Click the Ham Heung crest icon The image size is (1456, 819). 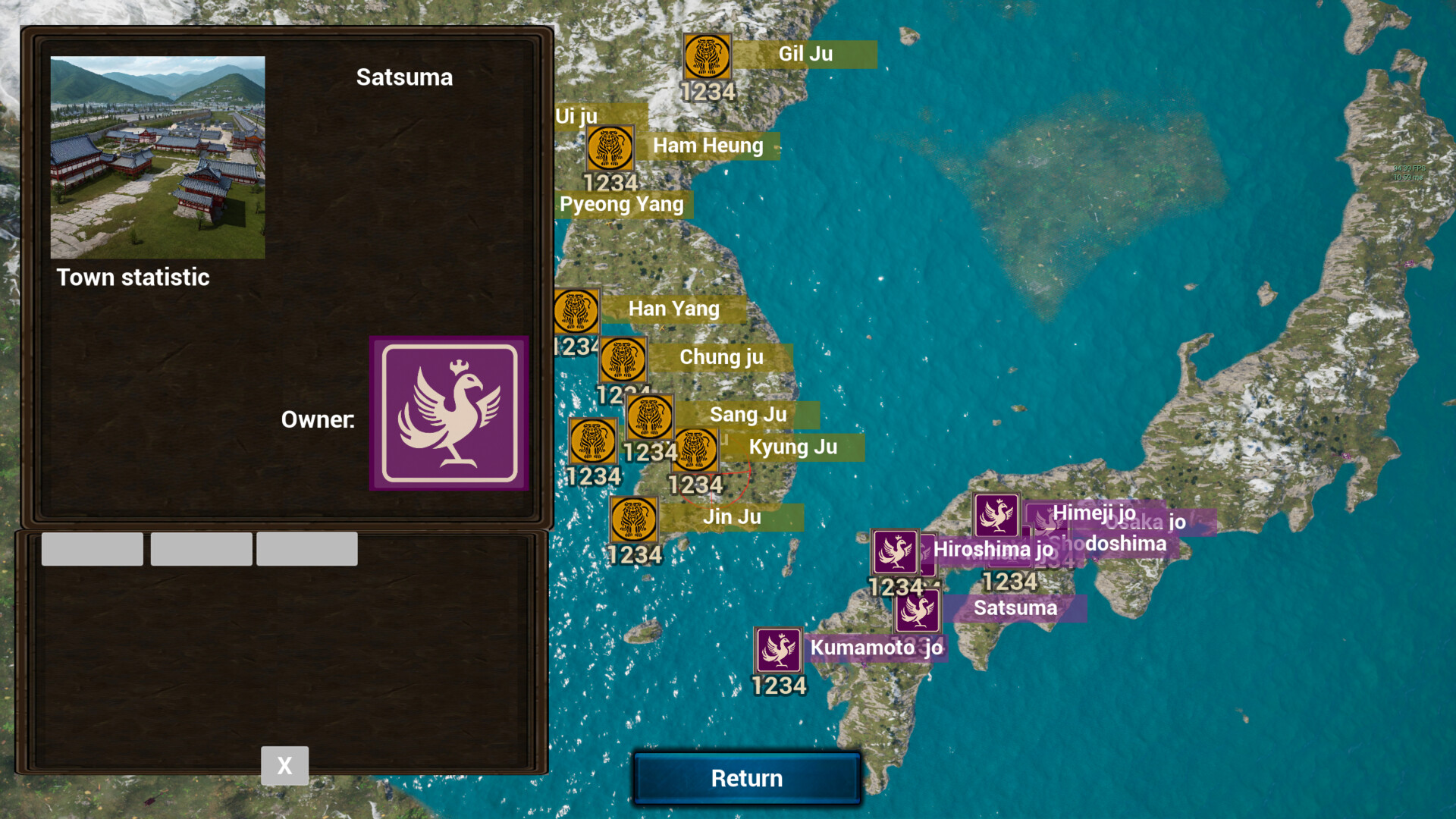pyautogui.click(x=610, y=149)
